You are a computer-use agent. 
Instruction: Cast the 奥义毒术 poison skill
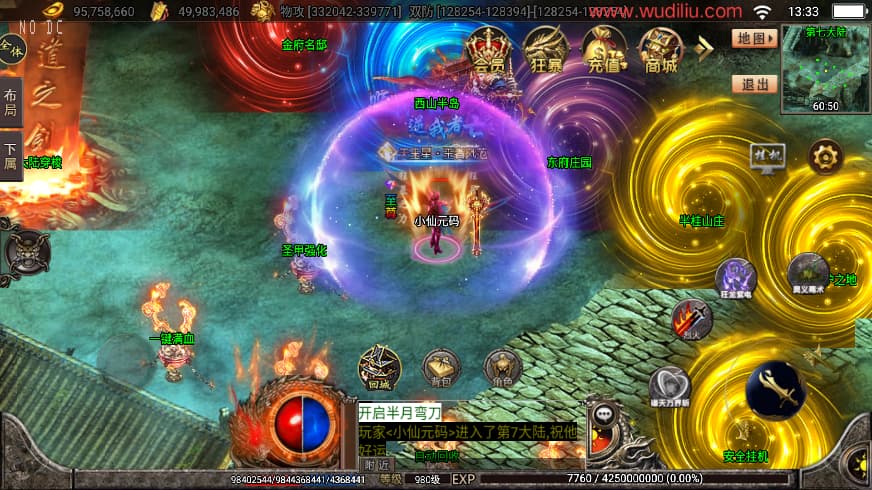pyautogui.click(x=807, y=272)
